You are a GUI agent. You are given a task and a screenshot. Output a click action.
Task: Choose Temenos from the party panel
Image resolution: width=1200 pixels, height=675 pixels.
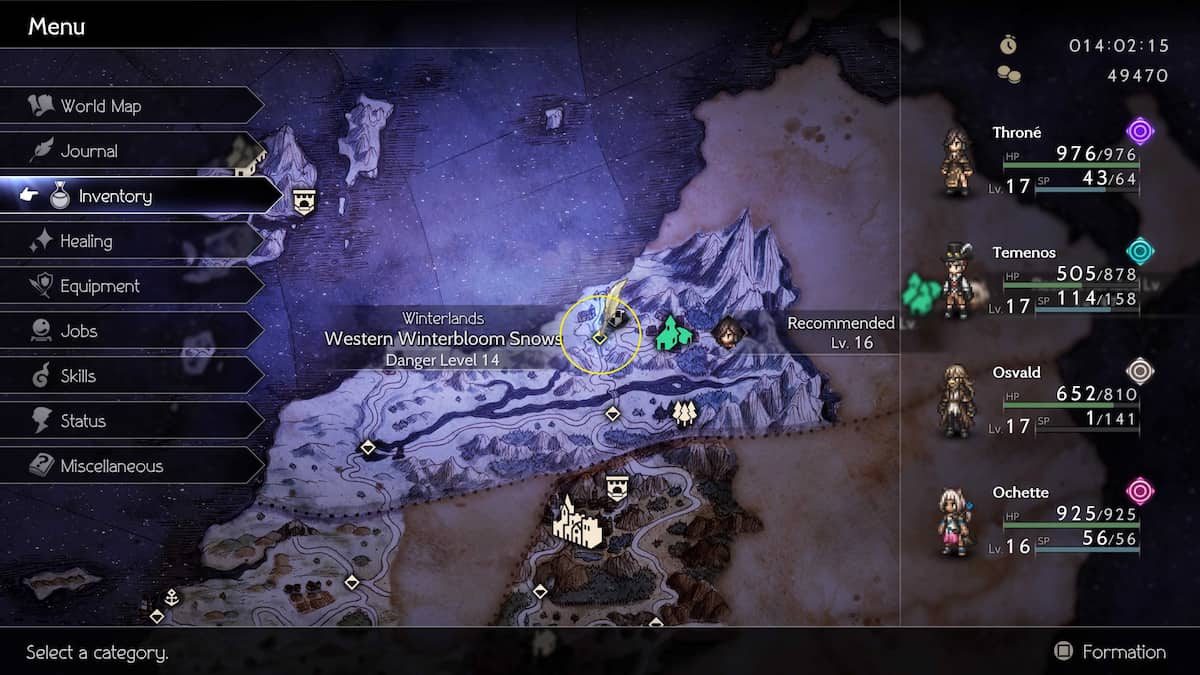(x=1040, y=280)
